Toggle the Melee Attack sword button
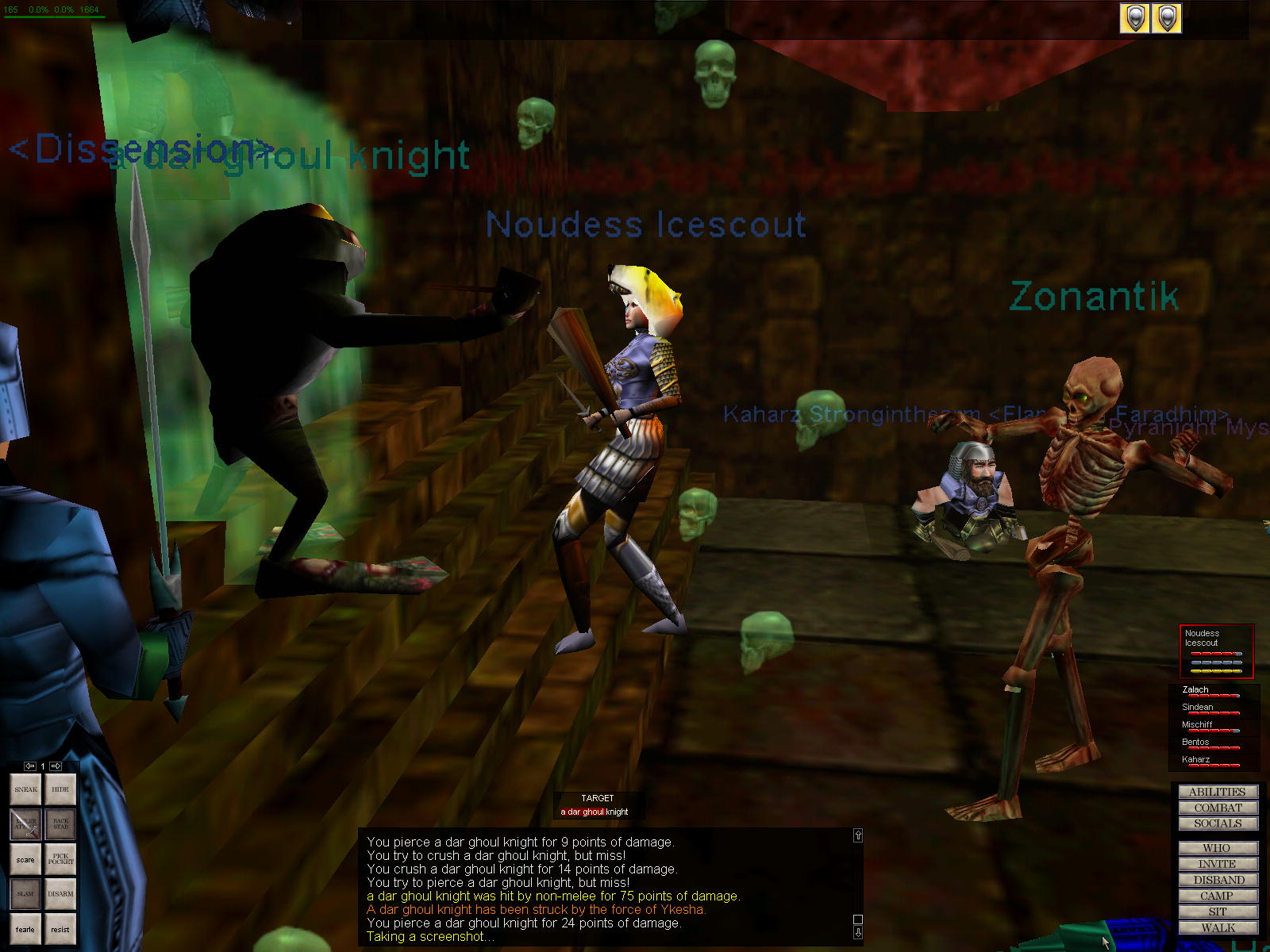This screenshot has height=952, width=1270. (x=25, y=824)
